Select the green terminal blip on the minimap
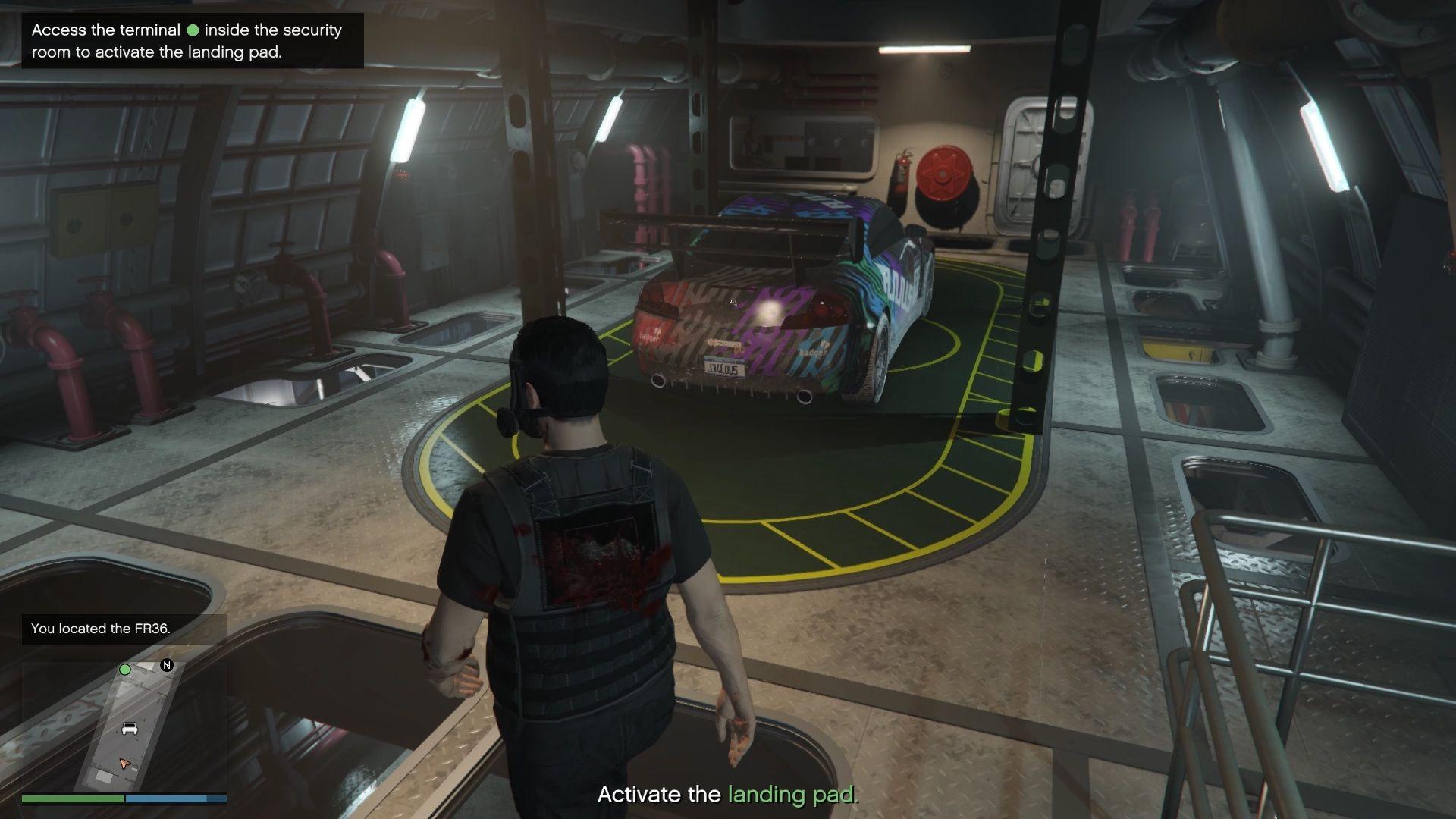Image resolution: width=1456 pixels, height=819 pixels. 125,670
